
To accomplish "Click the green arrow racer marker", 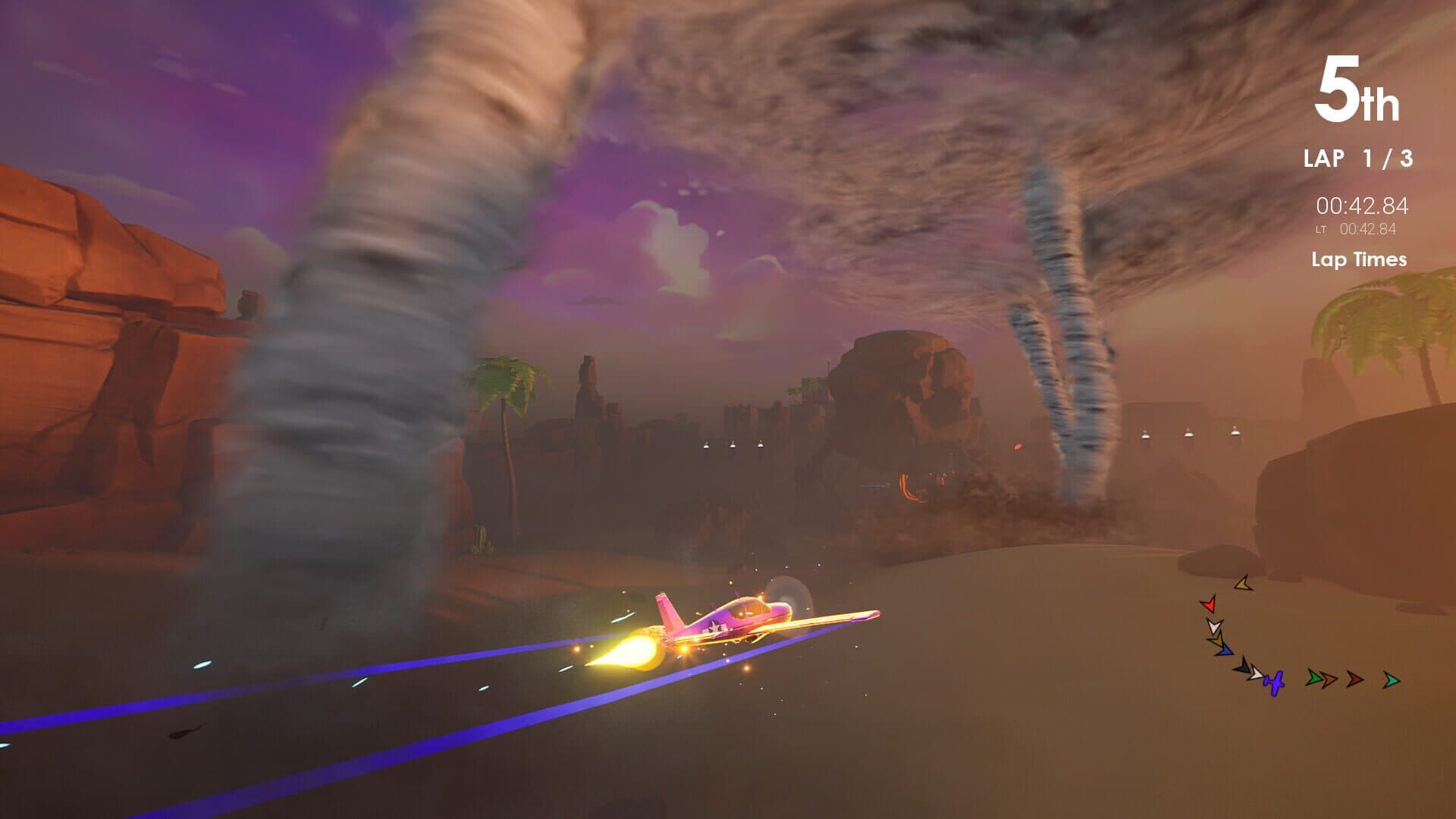I will coord(1313,679).
